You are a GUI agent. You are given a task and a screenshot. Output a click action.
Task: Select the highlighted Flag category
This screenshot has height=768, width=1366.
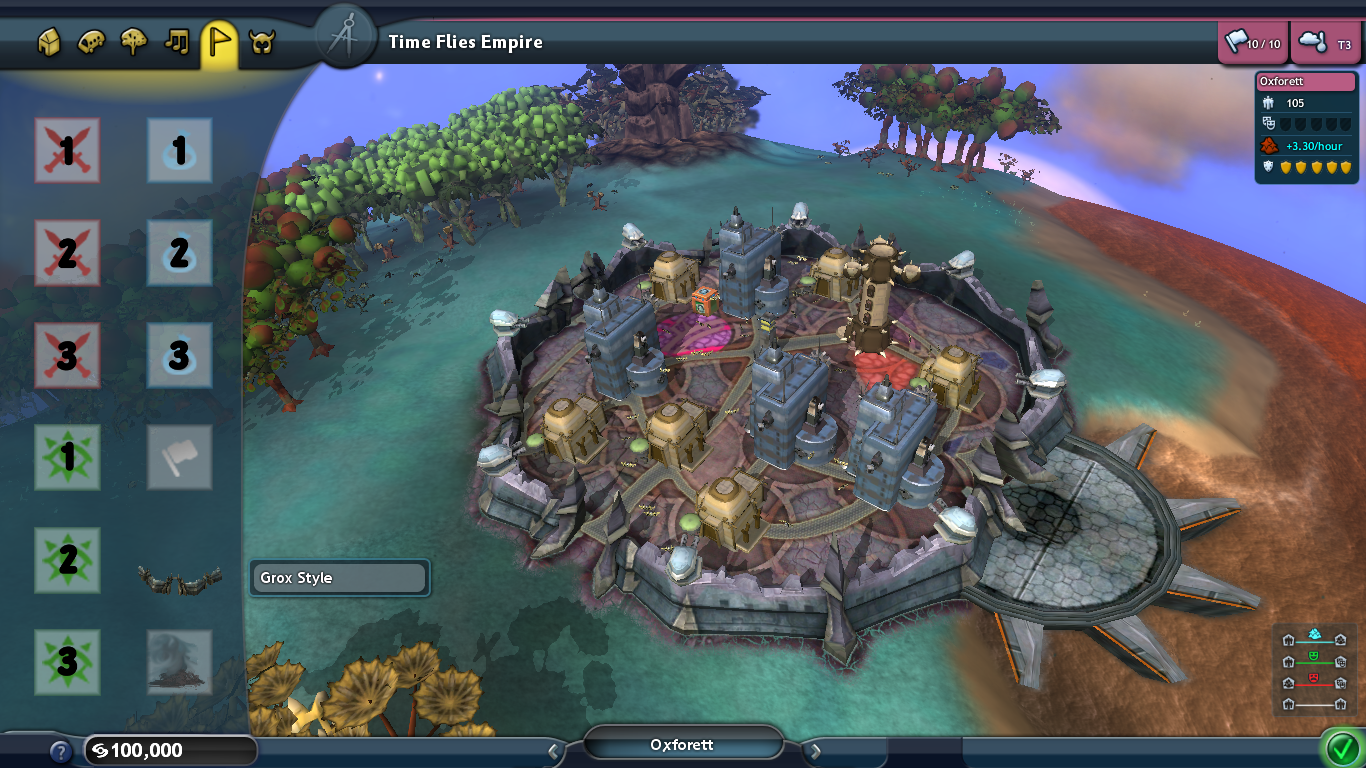pos(218,43)
